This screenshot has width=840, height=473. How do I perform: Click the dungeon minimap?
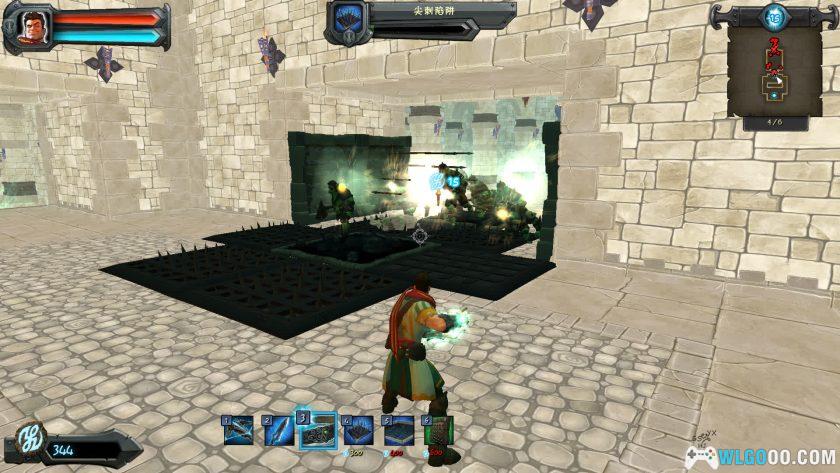pos(775,70)
